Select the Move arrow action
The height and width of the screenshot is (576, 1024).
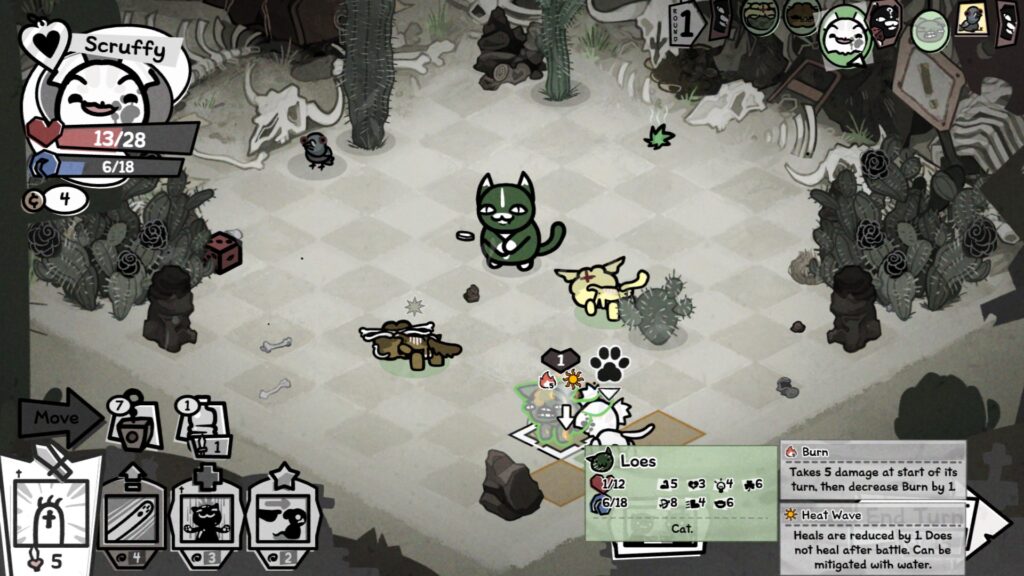(x=58, y=416)
